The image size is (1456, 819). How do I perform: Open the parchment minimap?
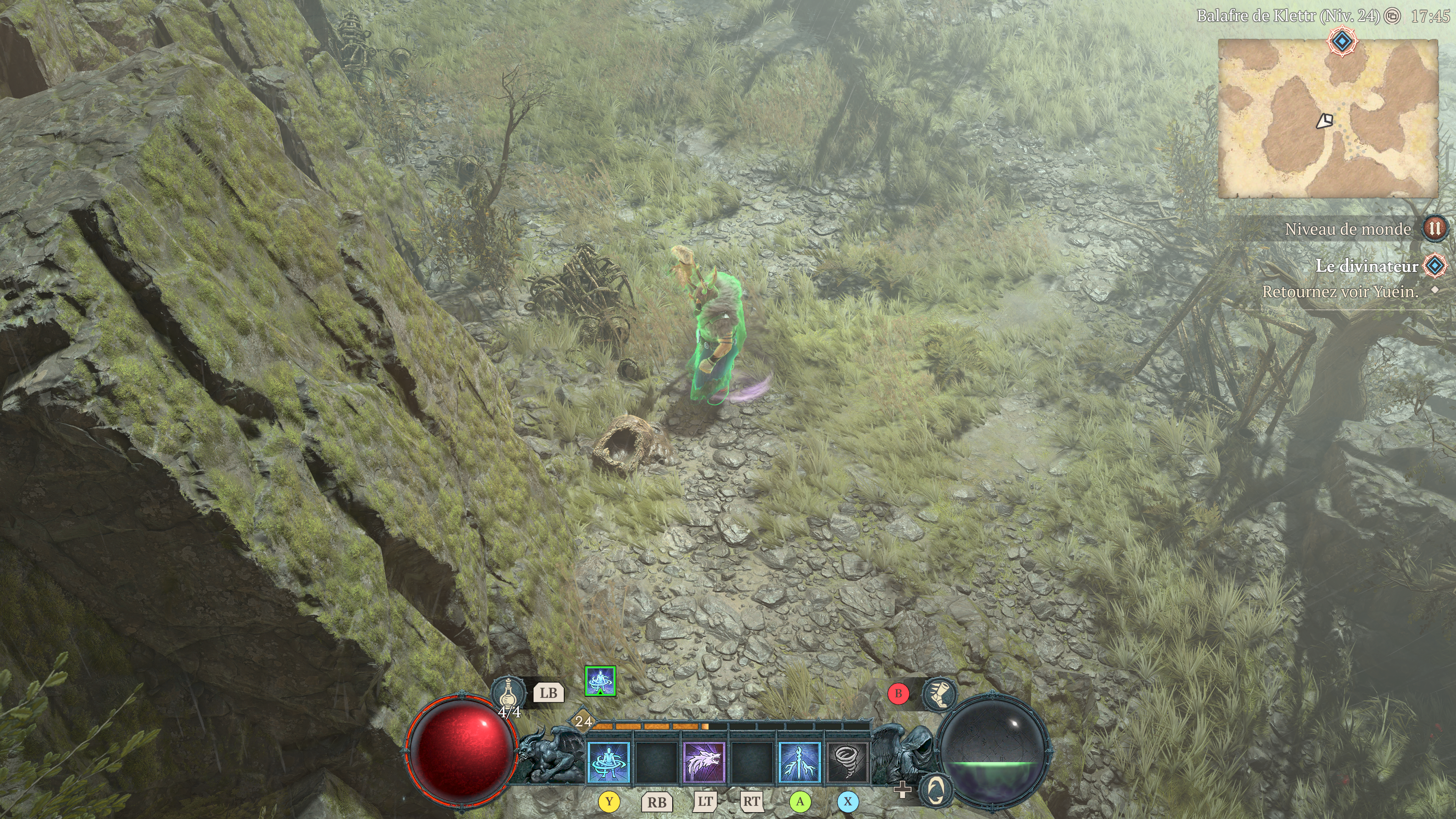point(1327,119)
